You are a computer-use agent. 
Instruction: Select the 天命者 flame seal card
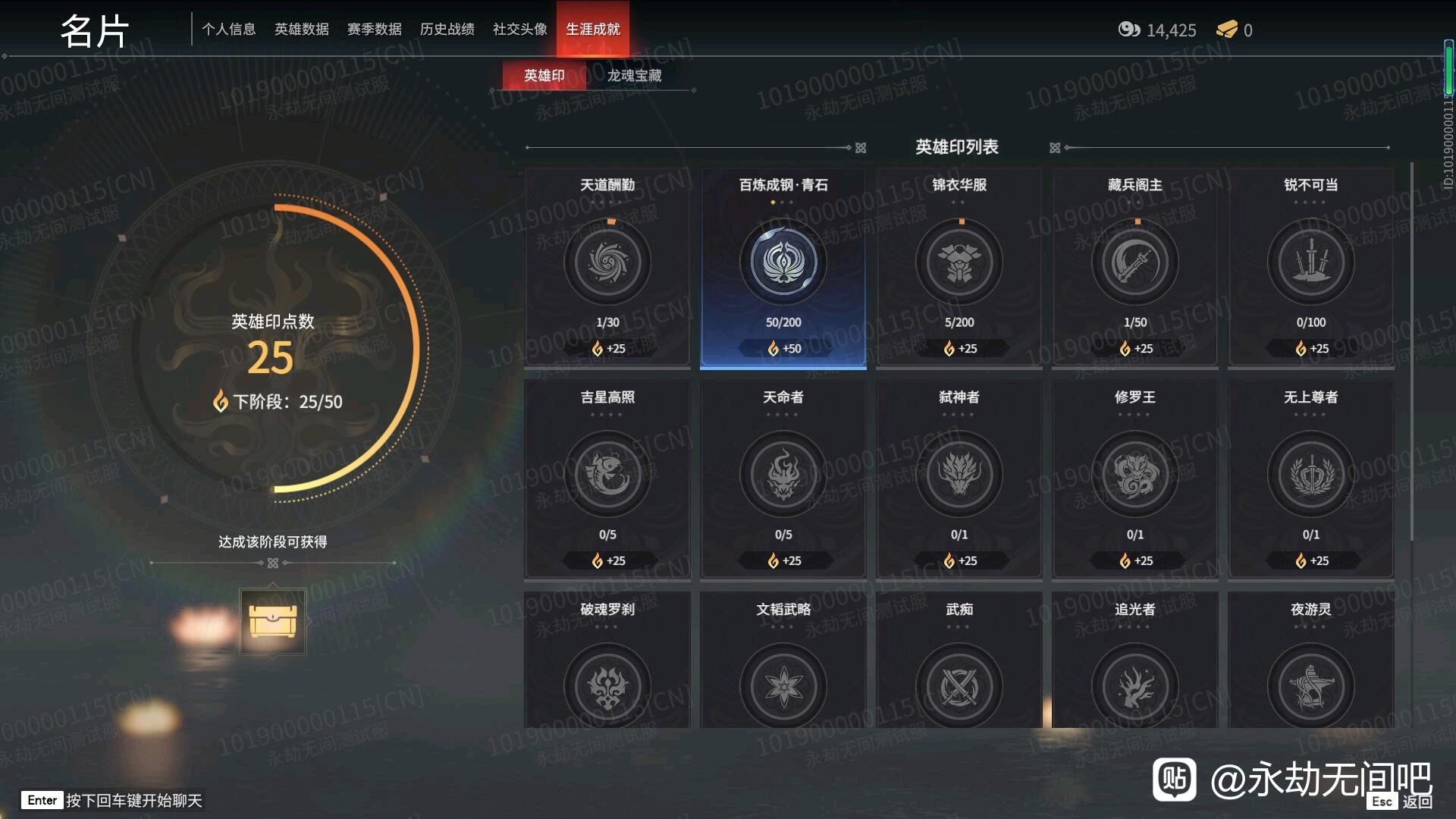click(783, 473)
